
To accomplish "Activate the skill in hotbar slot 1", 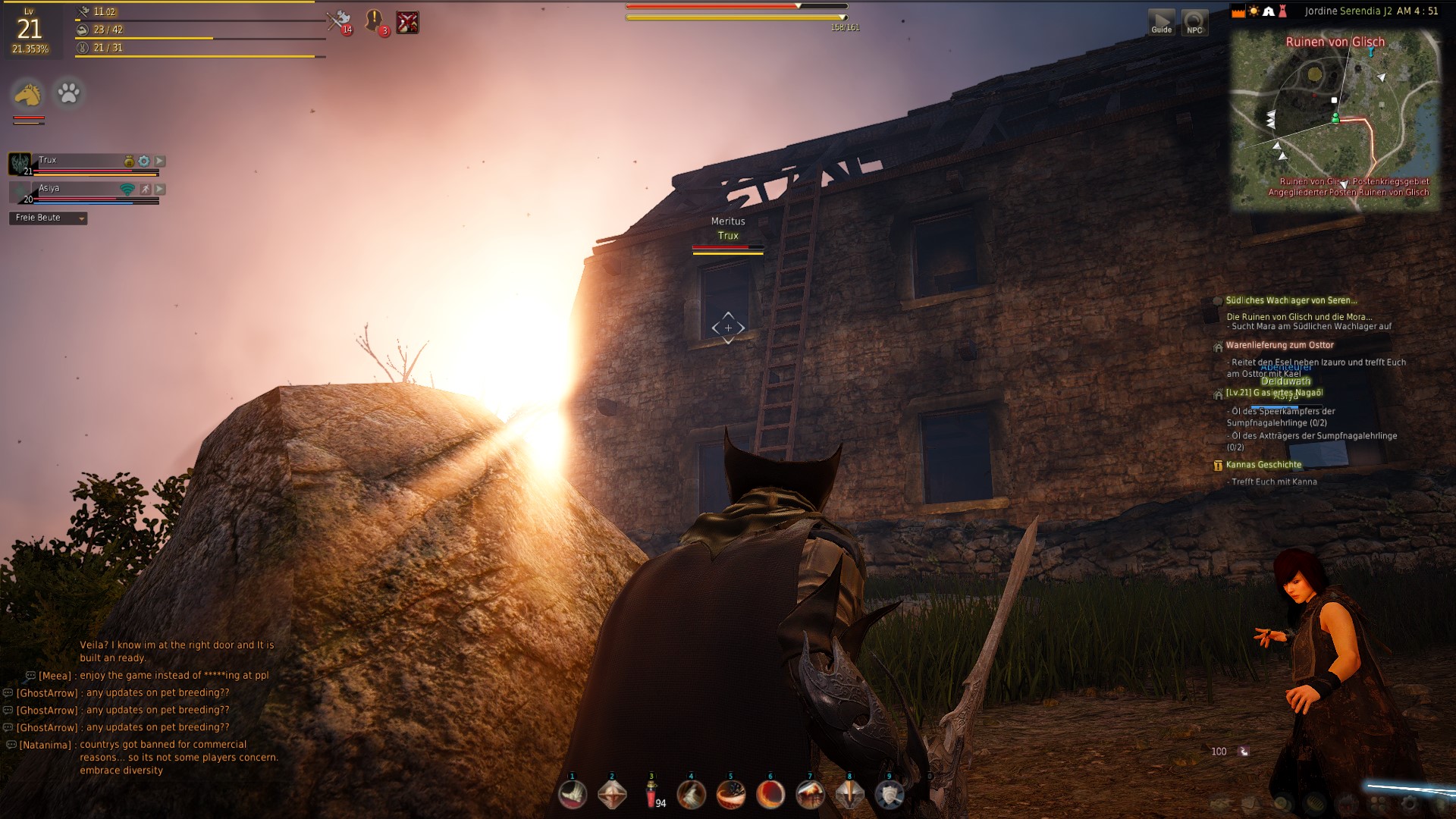I will [x=573, y=794].
